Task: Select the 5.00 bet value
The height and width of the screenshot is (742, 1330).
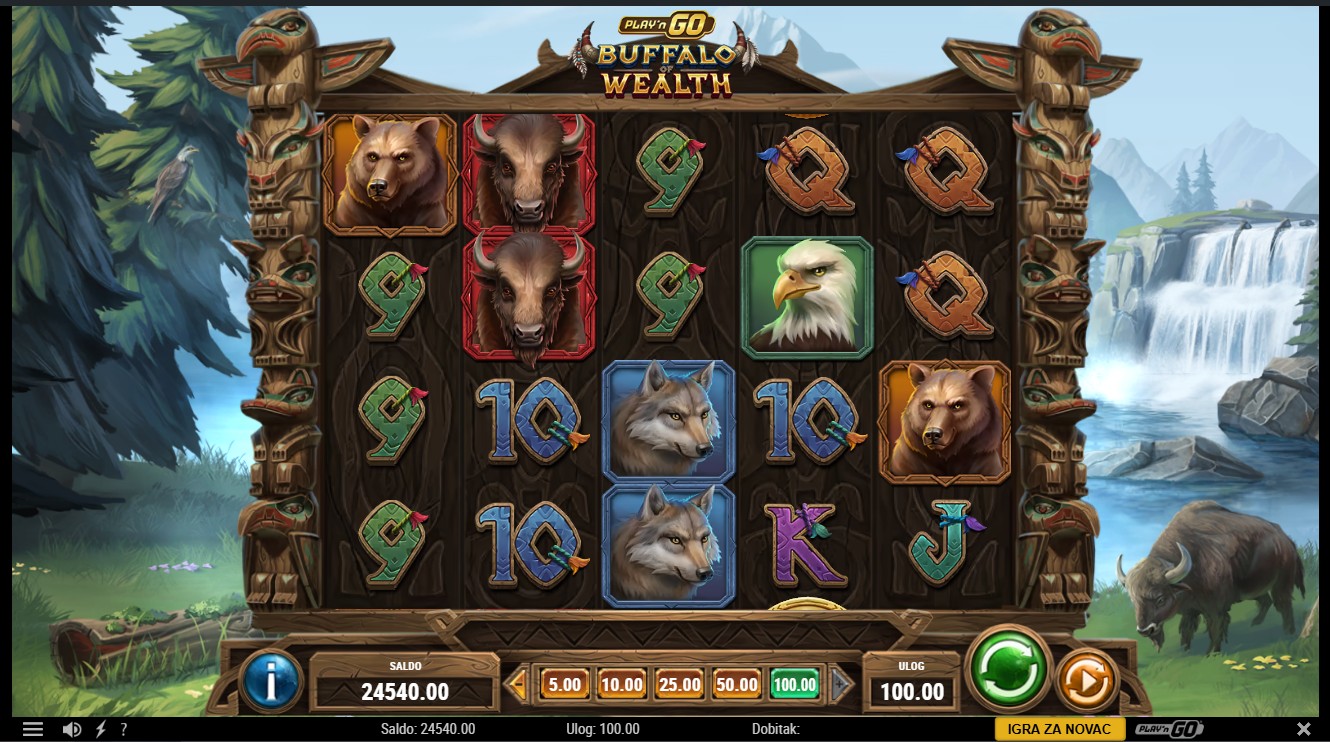Action: 564,685
